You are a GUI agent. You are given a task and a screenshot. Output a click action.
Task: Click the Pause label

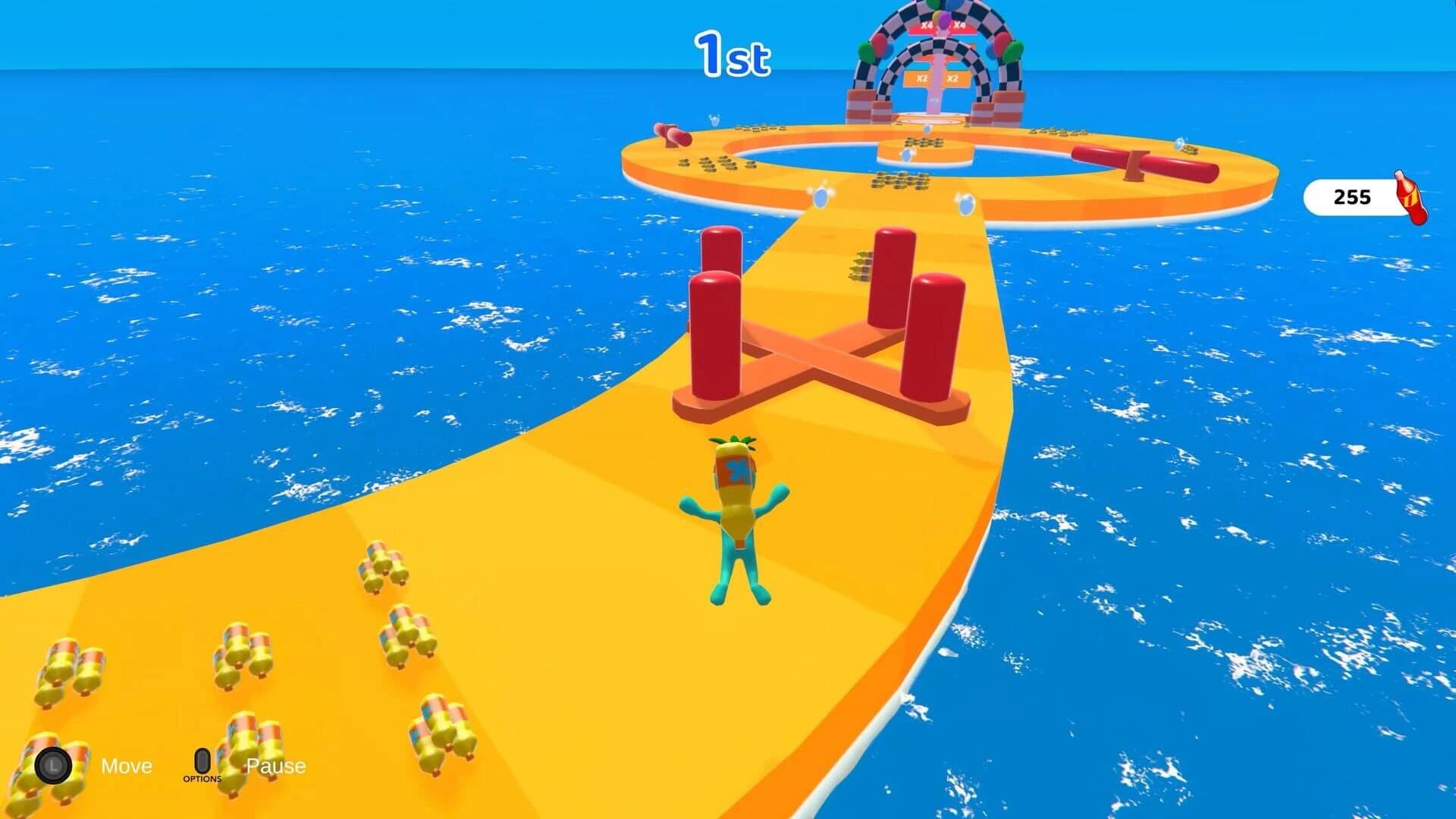pyautogui.click(x=276, y=766)
